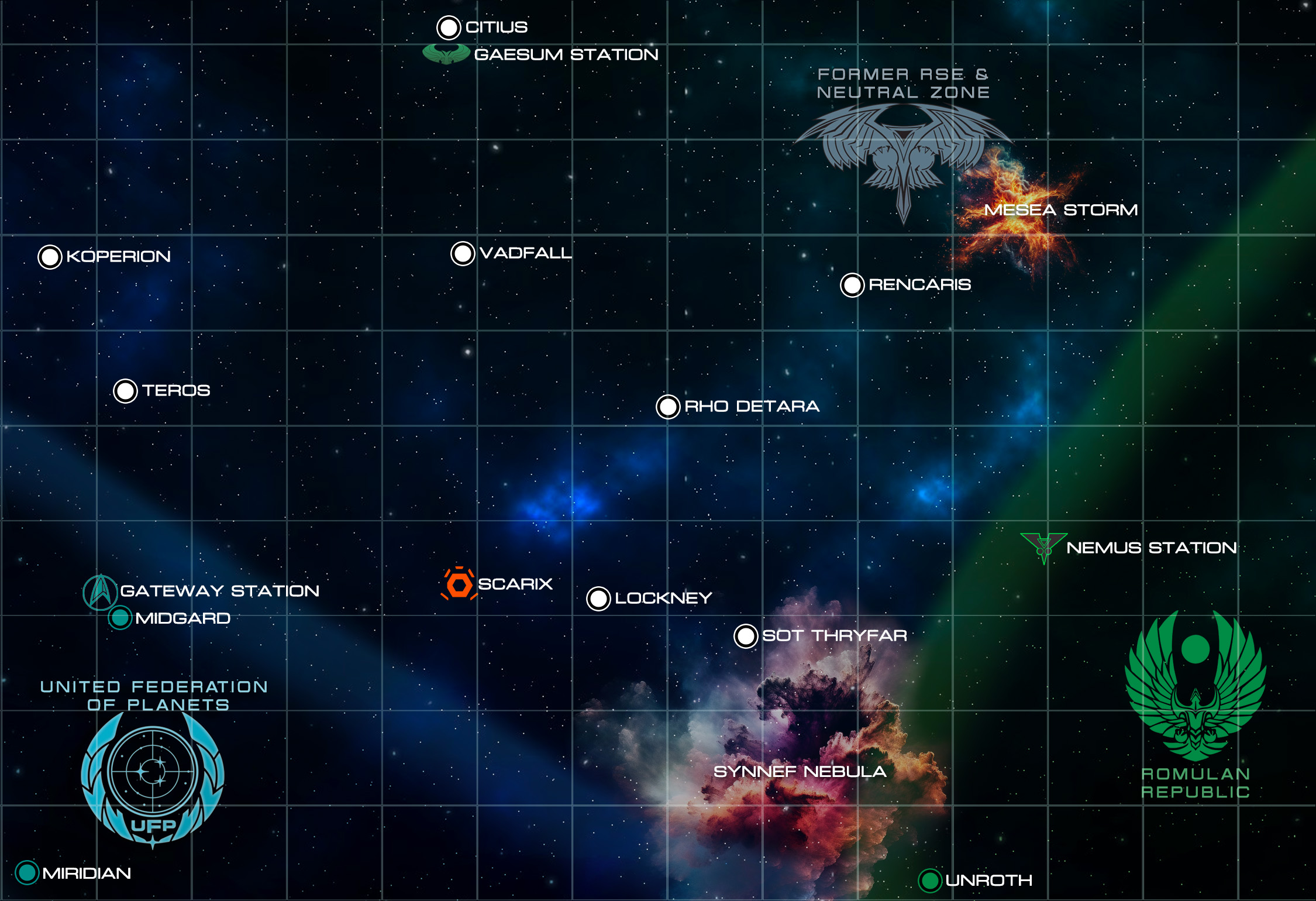This screenshot has height=901, width=1316.
Task: Select the Sot Thryfar marker
Action: [x=746, y=636]
